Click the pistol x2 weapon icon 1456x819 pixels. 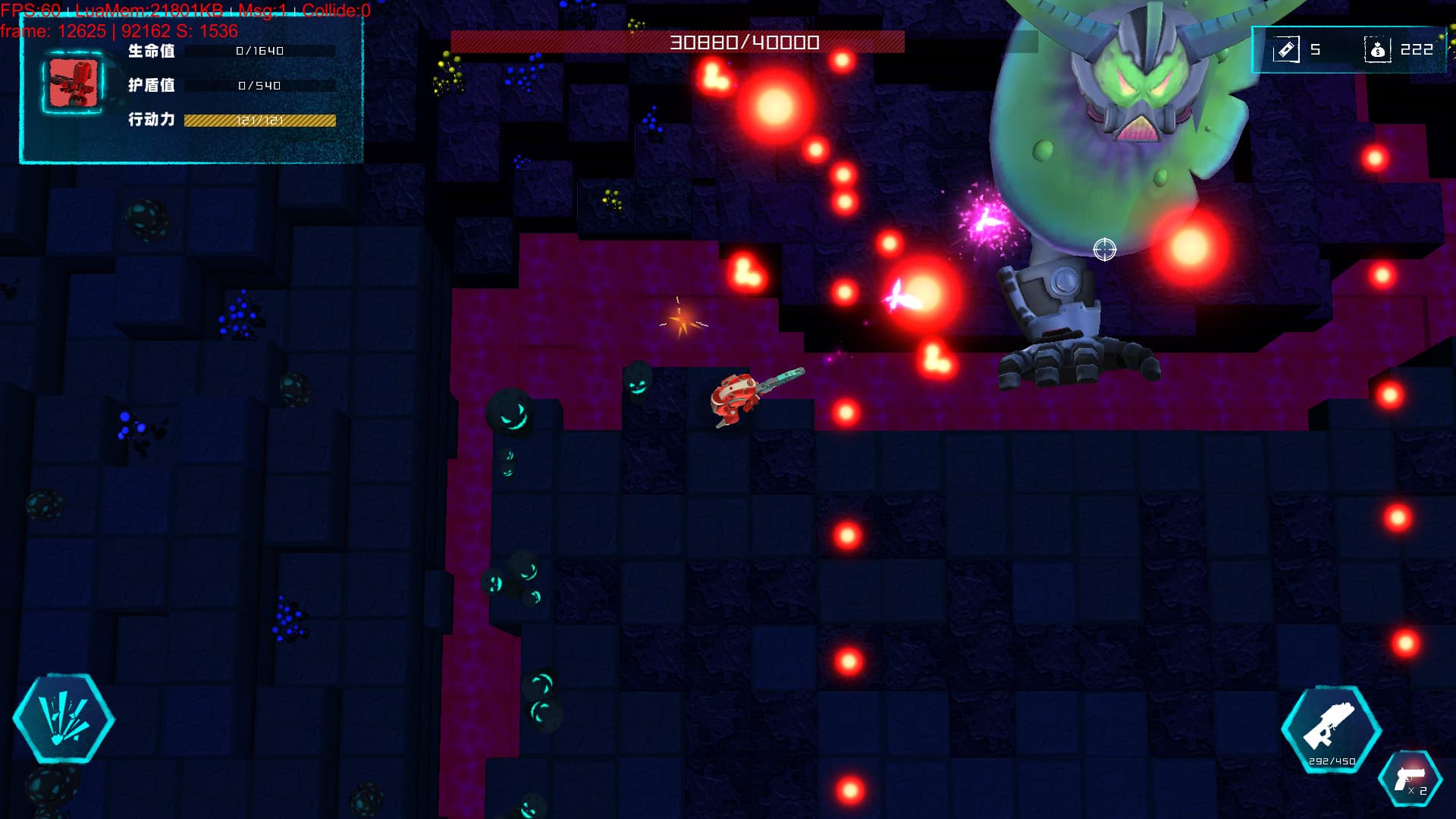tap(1410, 780)
